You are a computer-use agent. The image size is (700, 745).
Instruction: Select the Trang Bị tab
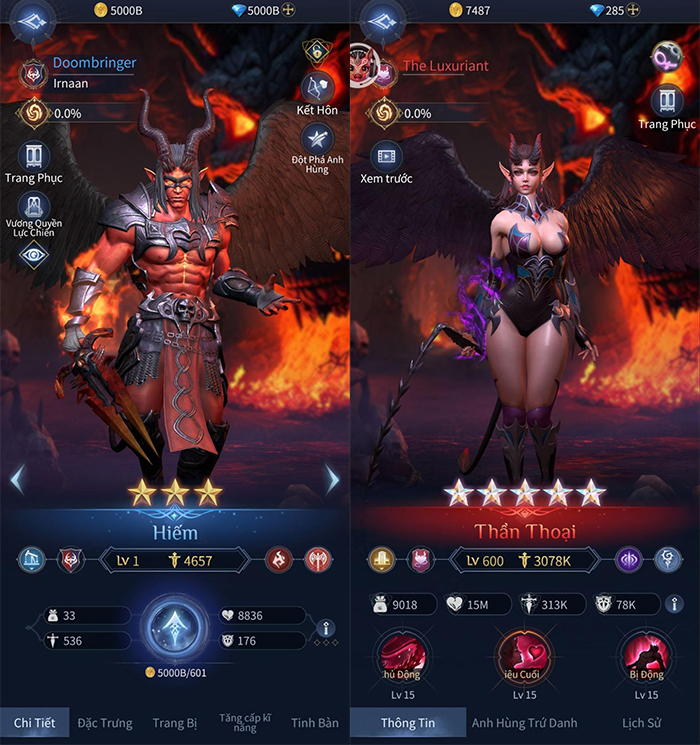(174, 722)
